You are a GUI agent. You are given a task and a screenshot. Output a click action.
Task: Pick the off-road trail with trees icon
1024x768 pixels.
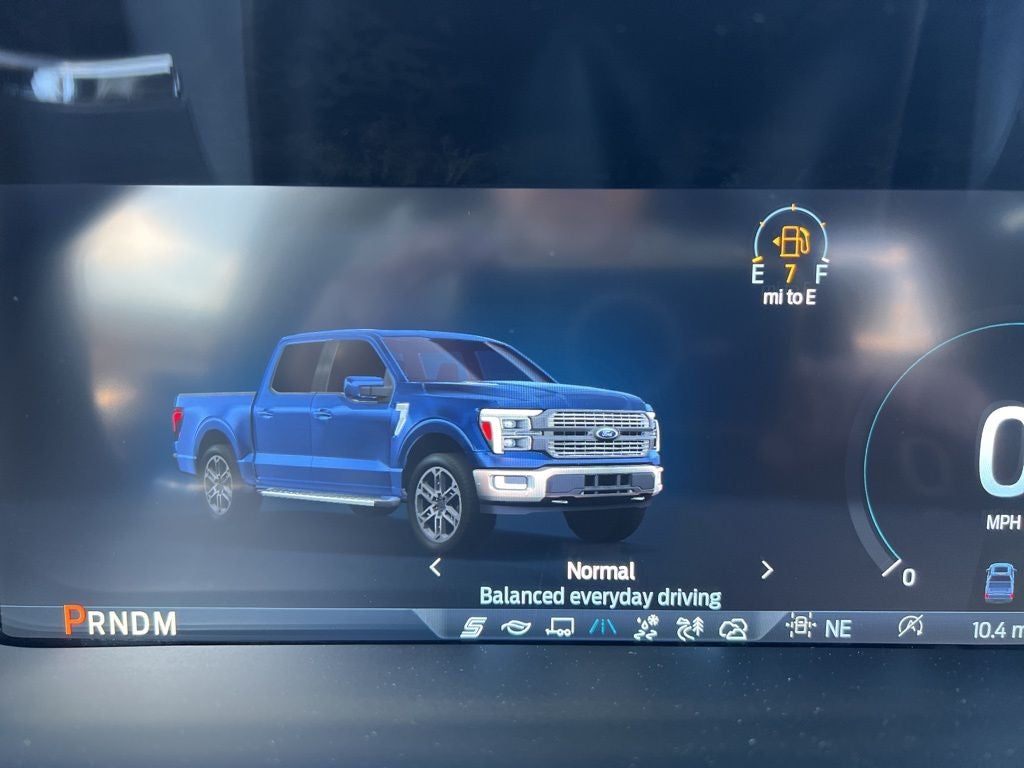point(690,628)
